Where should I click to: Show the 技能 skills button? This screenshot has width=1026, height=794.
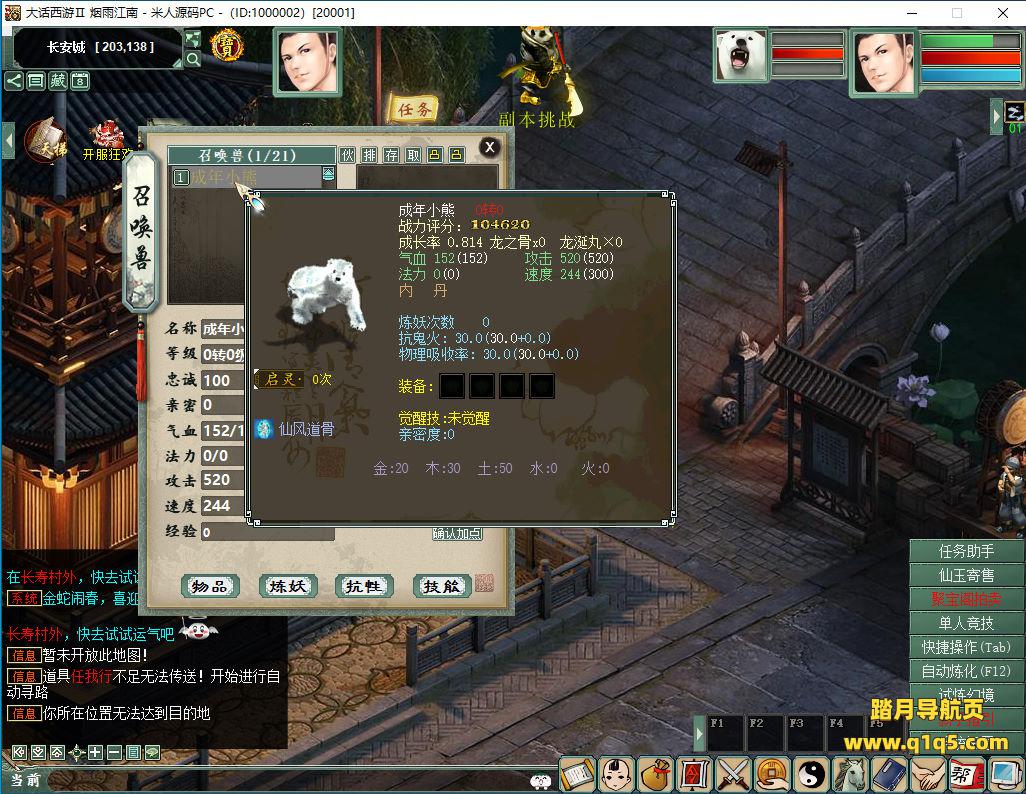(x=441, y=586)
